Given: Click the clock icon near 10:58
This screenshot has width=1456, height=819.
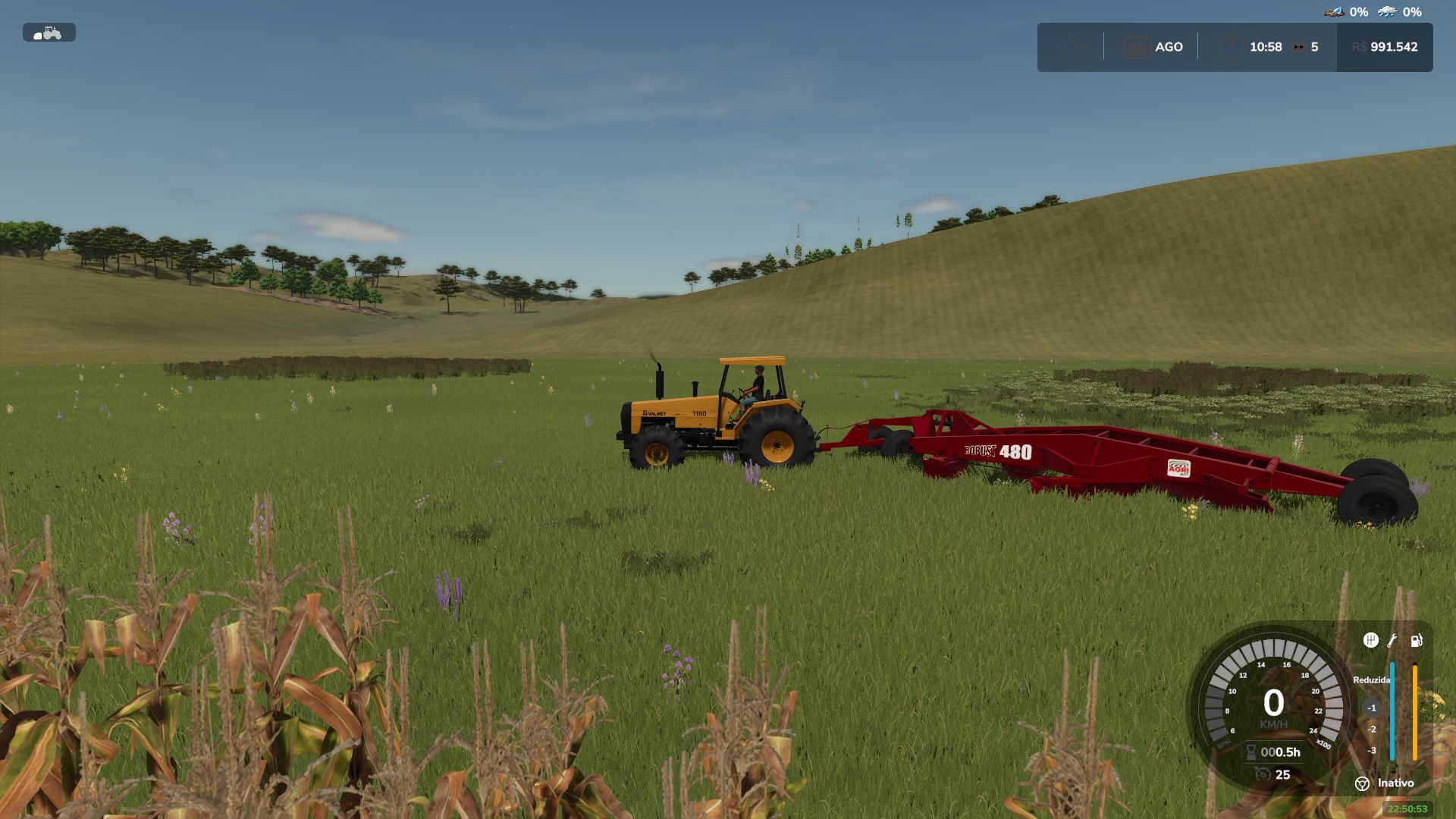Looking at the screenshot, I should click(x=1232, y=47).
